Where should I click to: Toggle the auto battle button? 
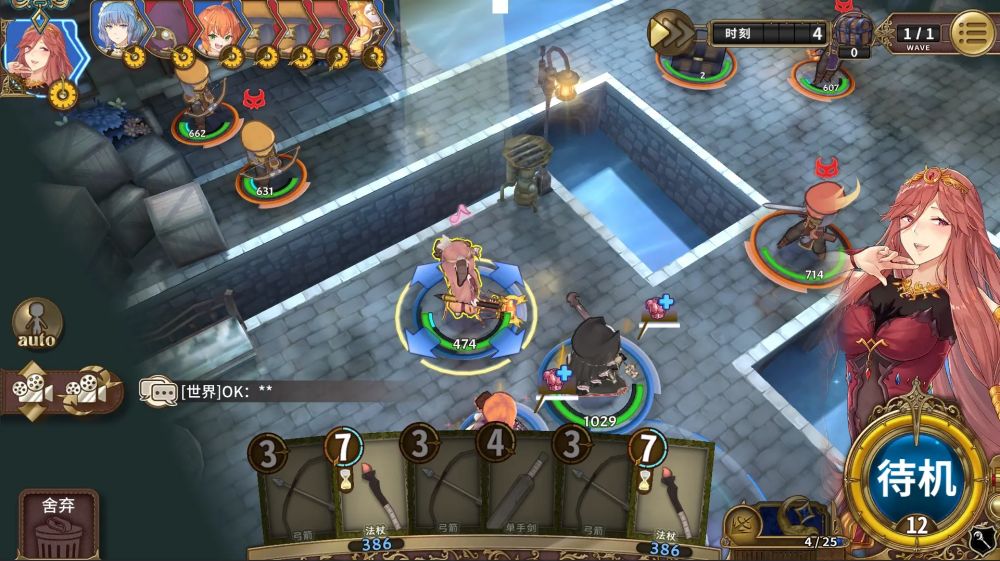(37, 324)
